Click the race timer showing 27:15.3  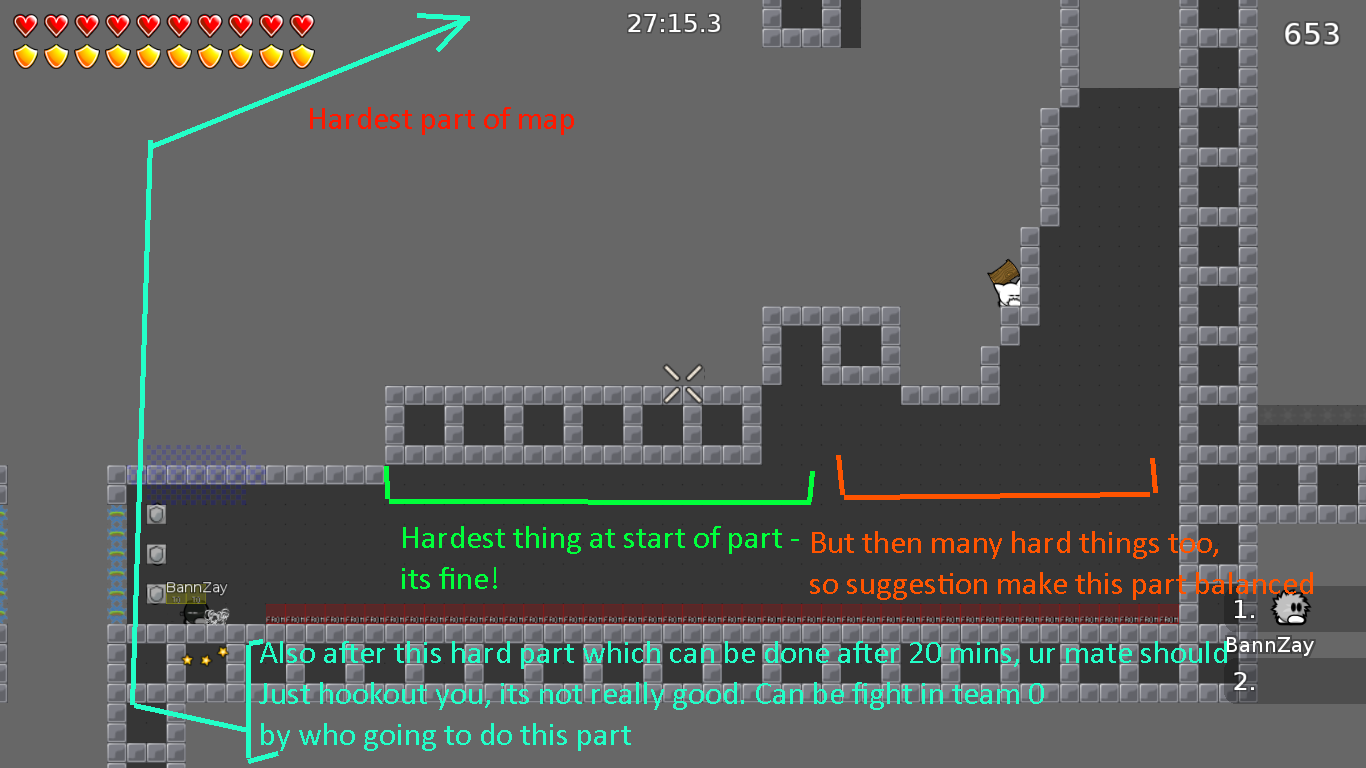click(x=673, y=23)
